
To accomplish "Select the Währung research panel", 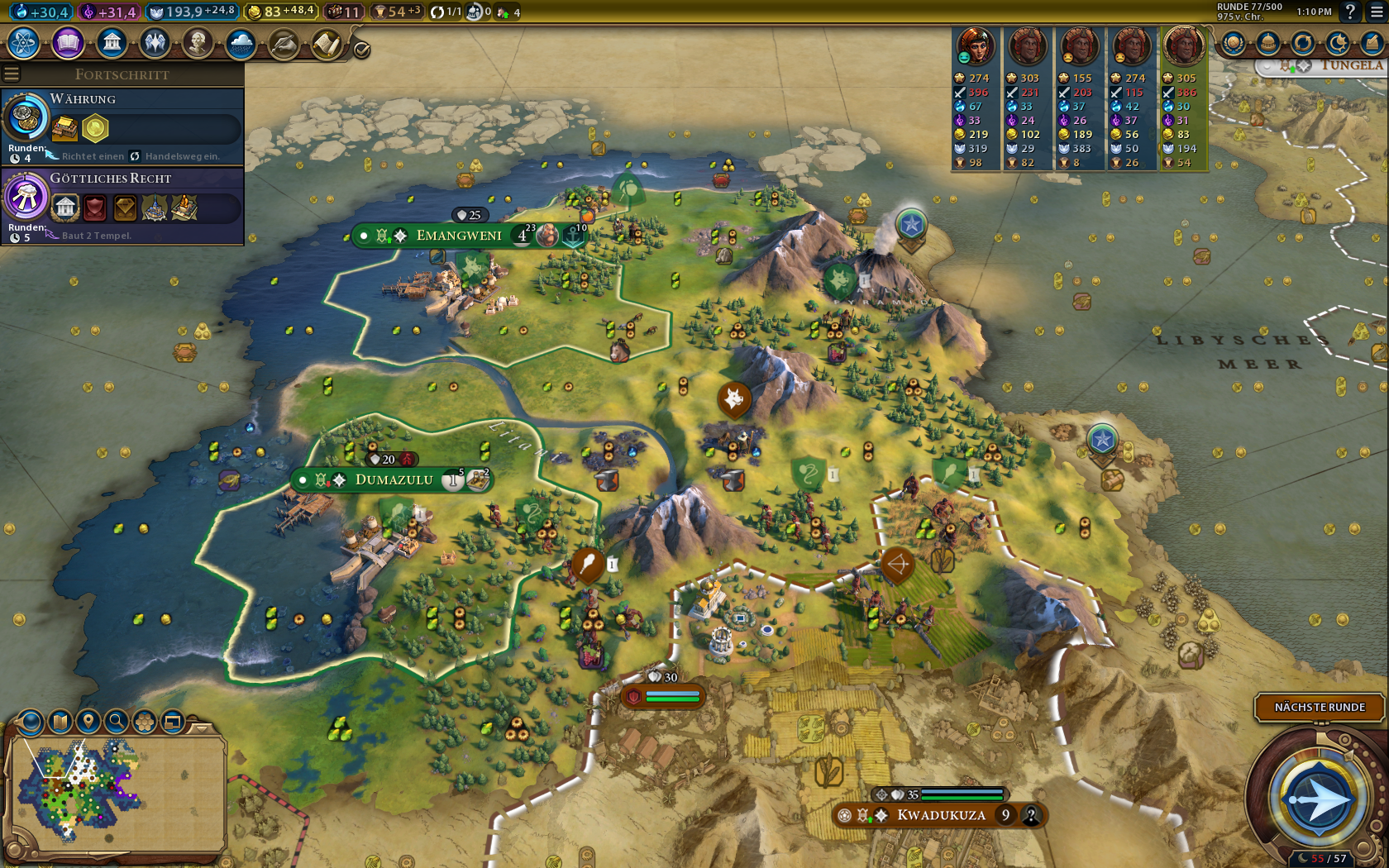I will [x=122, y=126].
